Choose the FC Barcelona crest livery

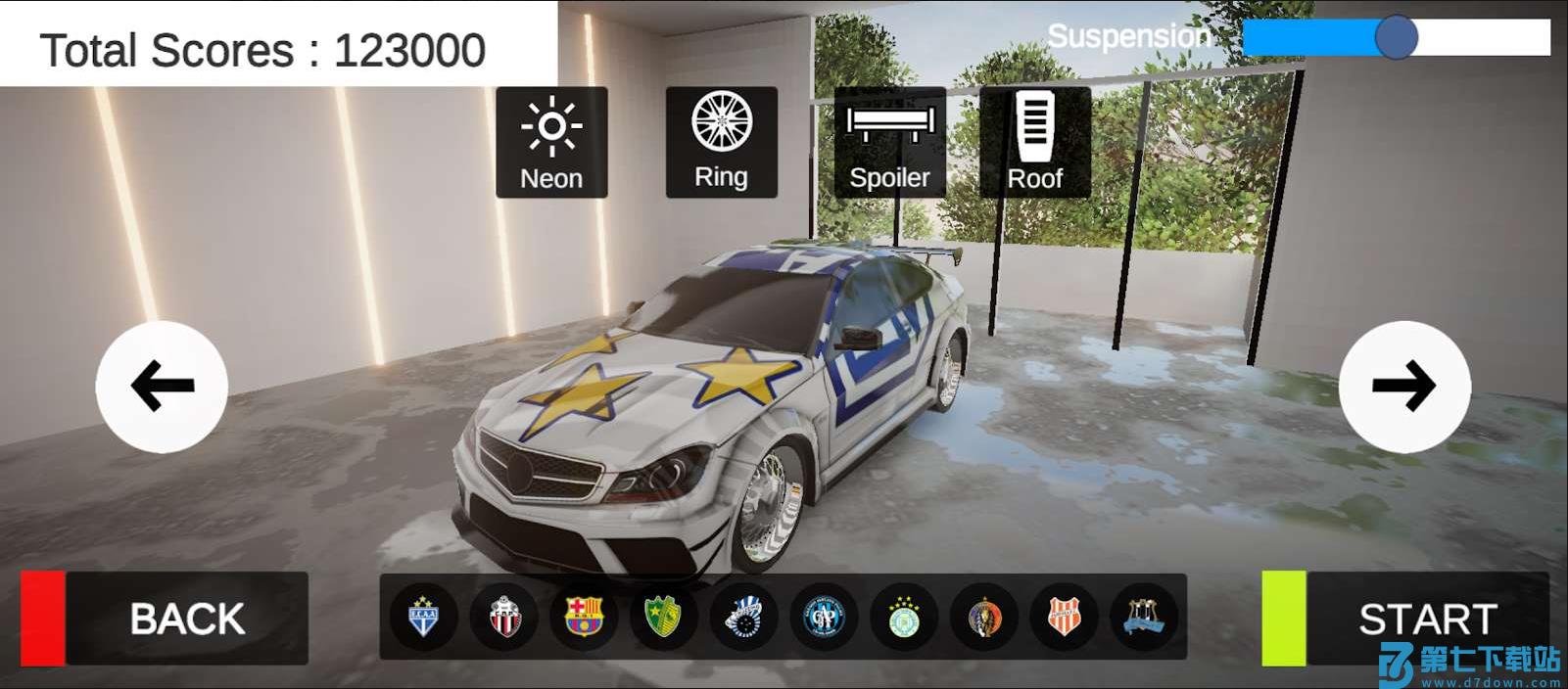point(585,618)
